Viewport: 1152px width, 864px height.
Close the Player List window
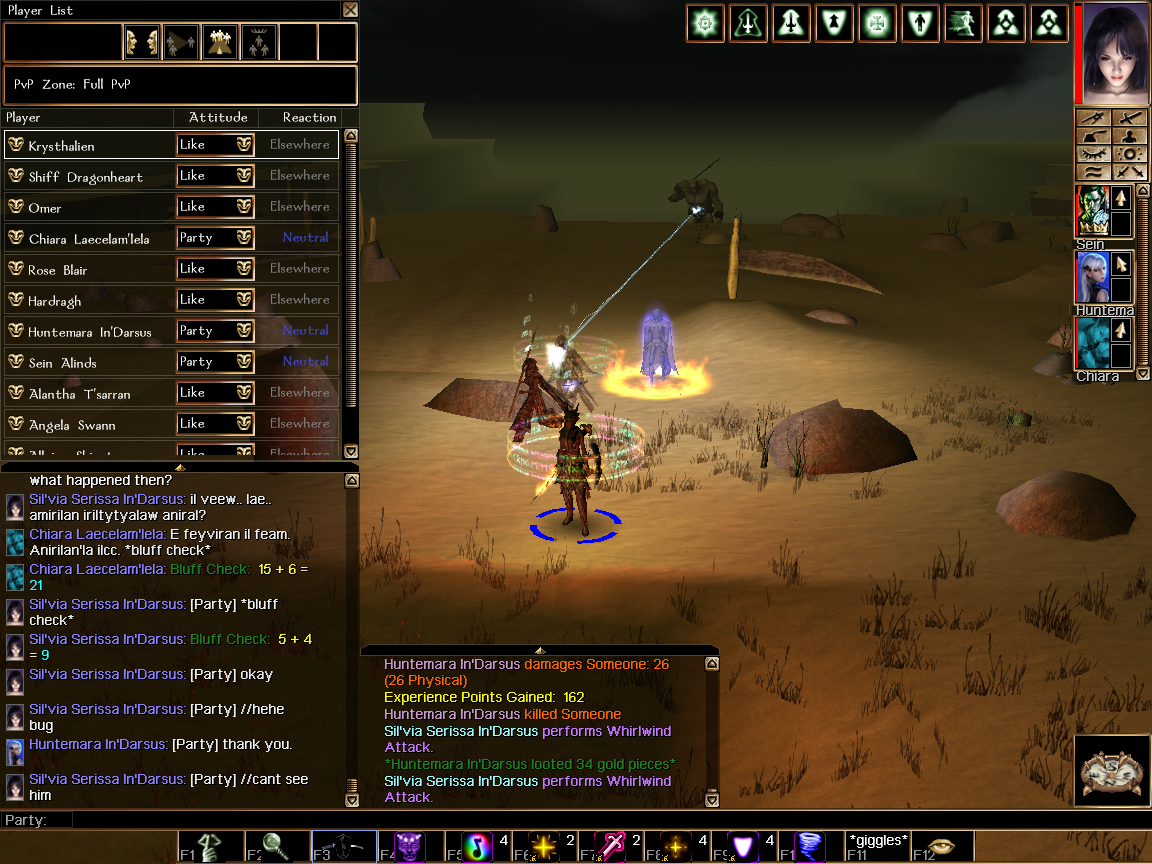350,10
